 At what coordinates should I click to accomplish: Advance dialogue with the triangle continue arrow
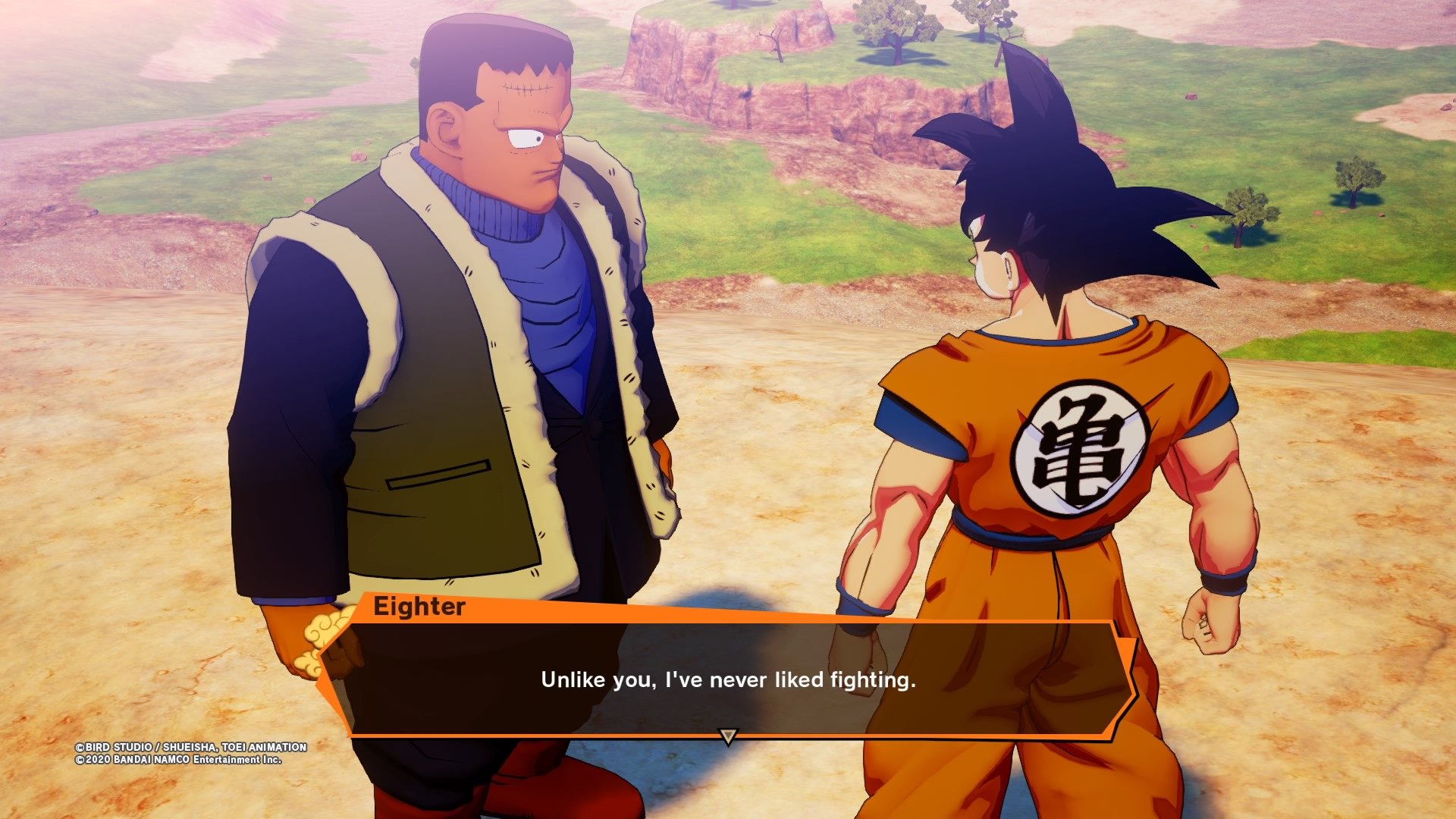[x=727, y=736]
